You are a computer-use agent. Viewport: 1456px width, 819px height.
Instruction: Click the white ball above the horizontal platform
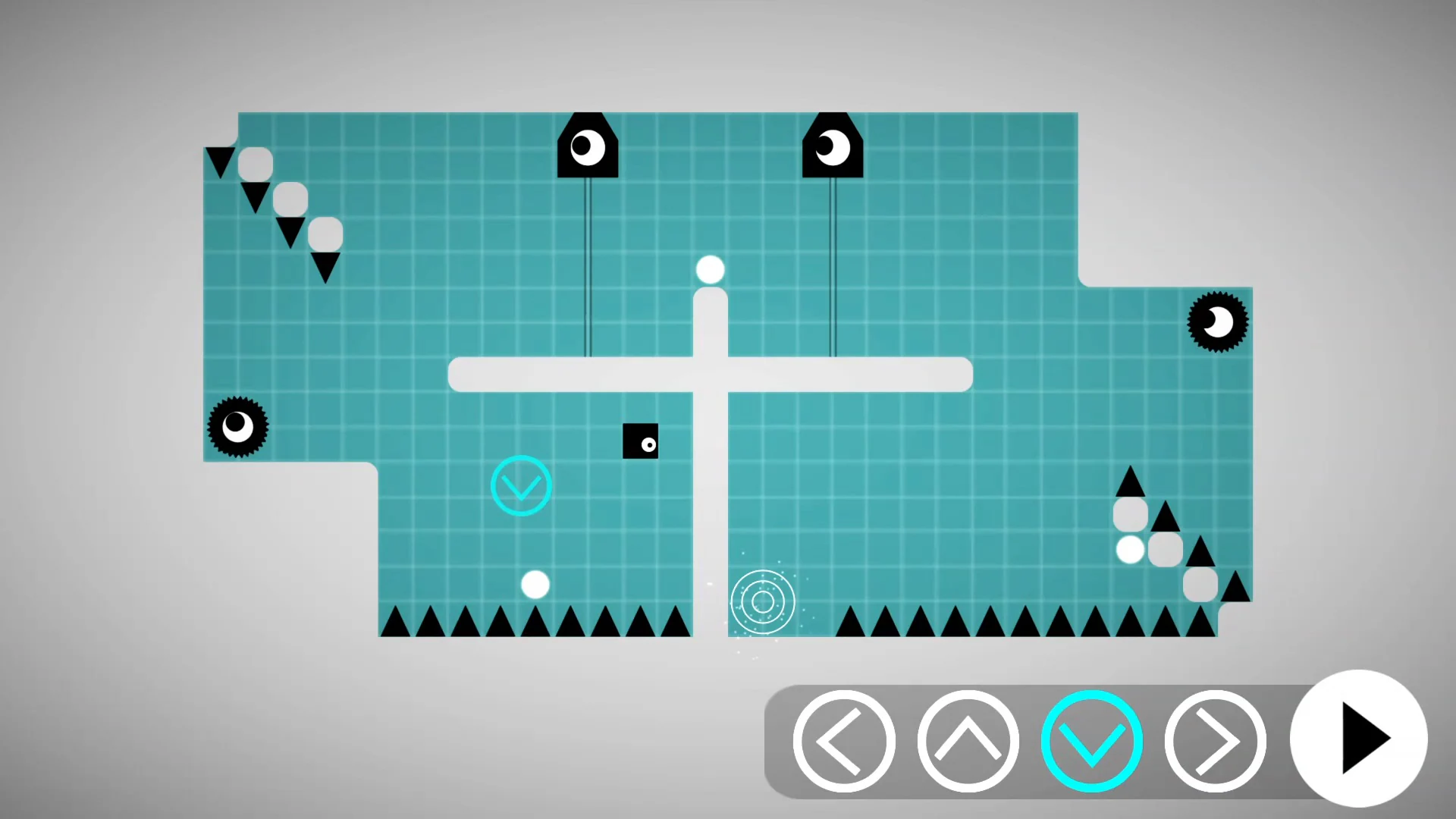coord(709,268)
